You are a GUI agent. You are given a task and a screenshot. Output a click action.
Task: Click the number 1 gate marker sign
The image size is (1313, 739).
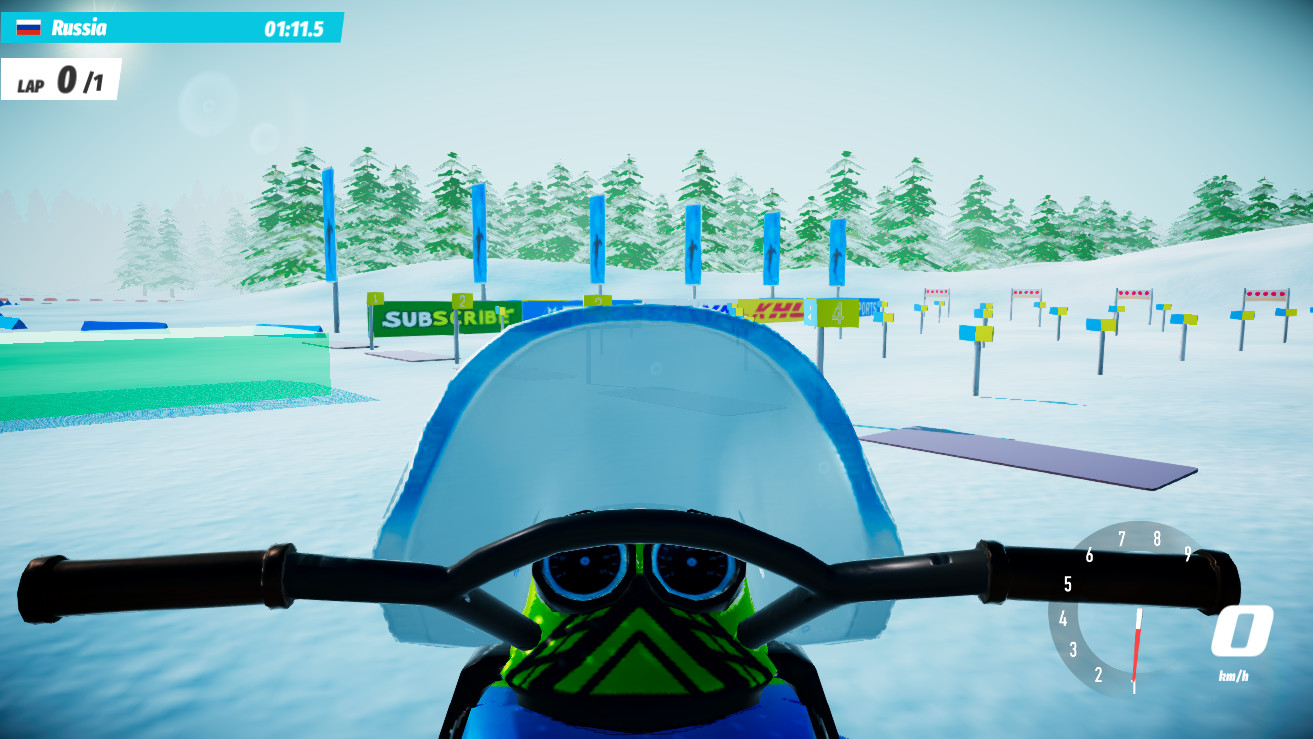click(374, 298)
